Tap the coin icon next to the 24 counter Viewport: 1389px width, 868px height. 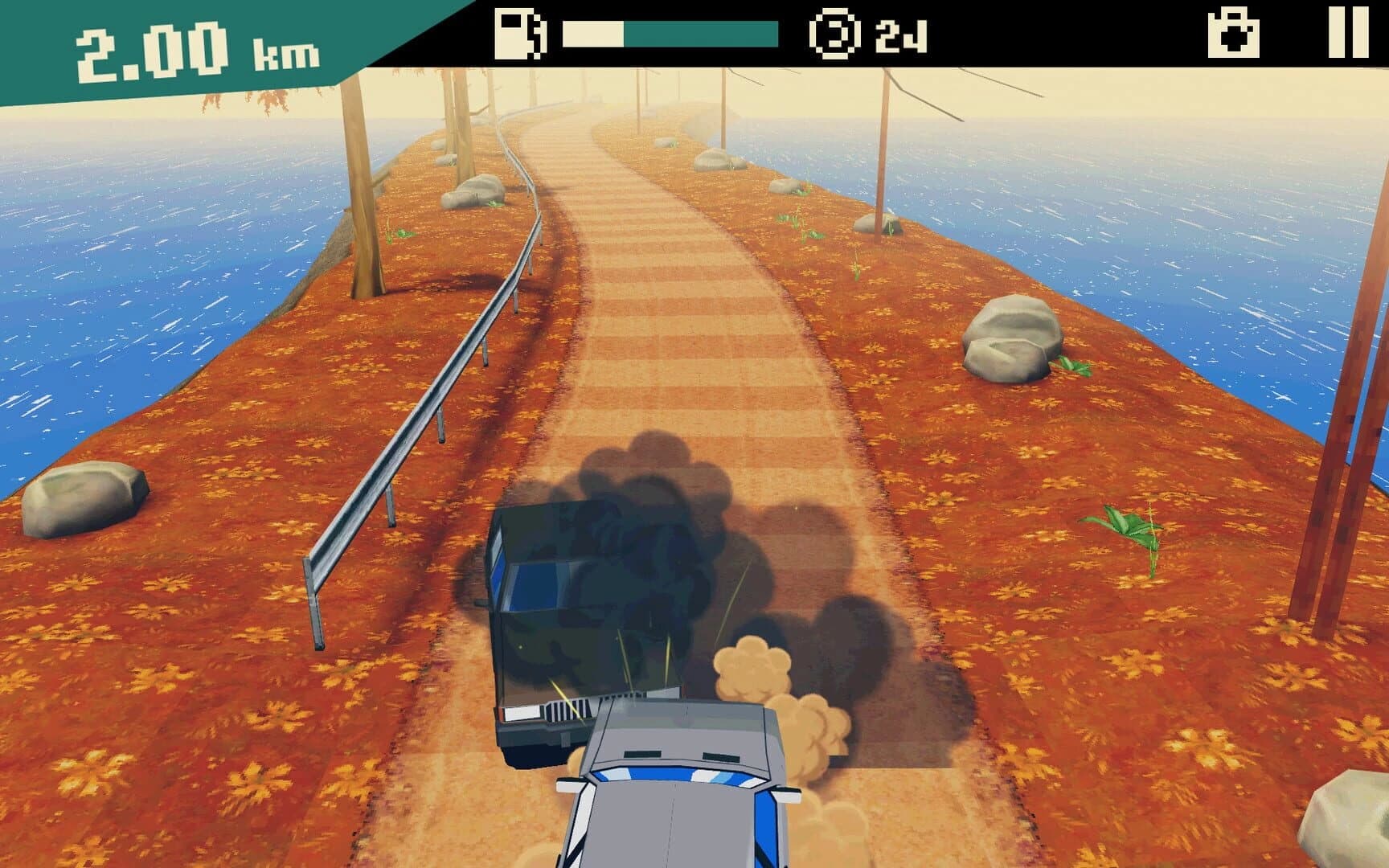[836, 35]
